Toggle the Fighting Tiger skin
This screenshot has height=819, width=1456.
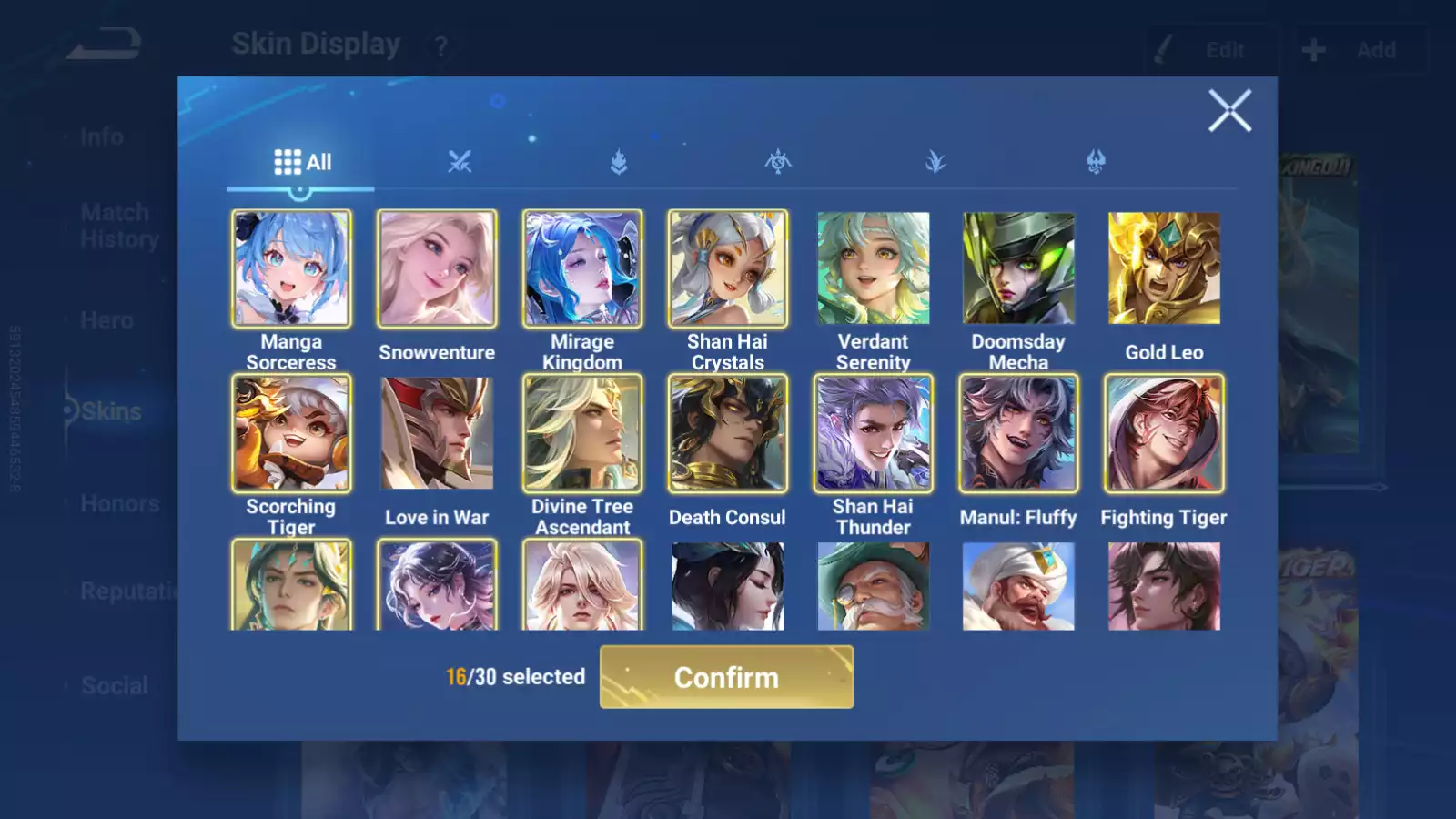point(1164,433)
